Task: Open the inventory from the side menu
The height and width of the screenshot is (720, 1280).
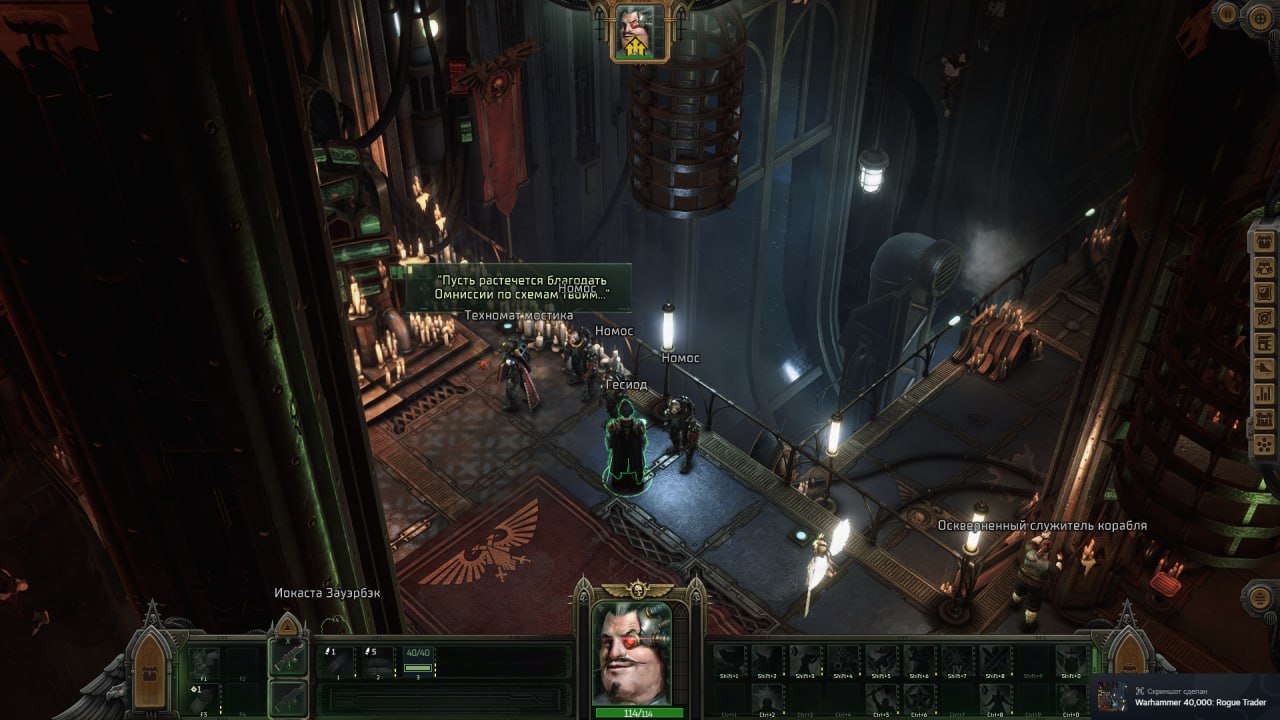Action: click(1263, 242)
